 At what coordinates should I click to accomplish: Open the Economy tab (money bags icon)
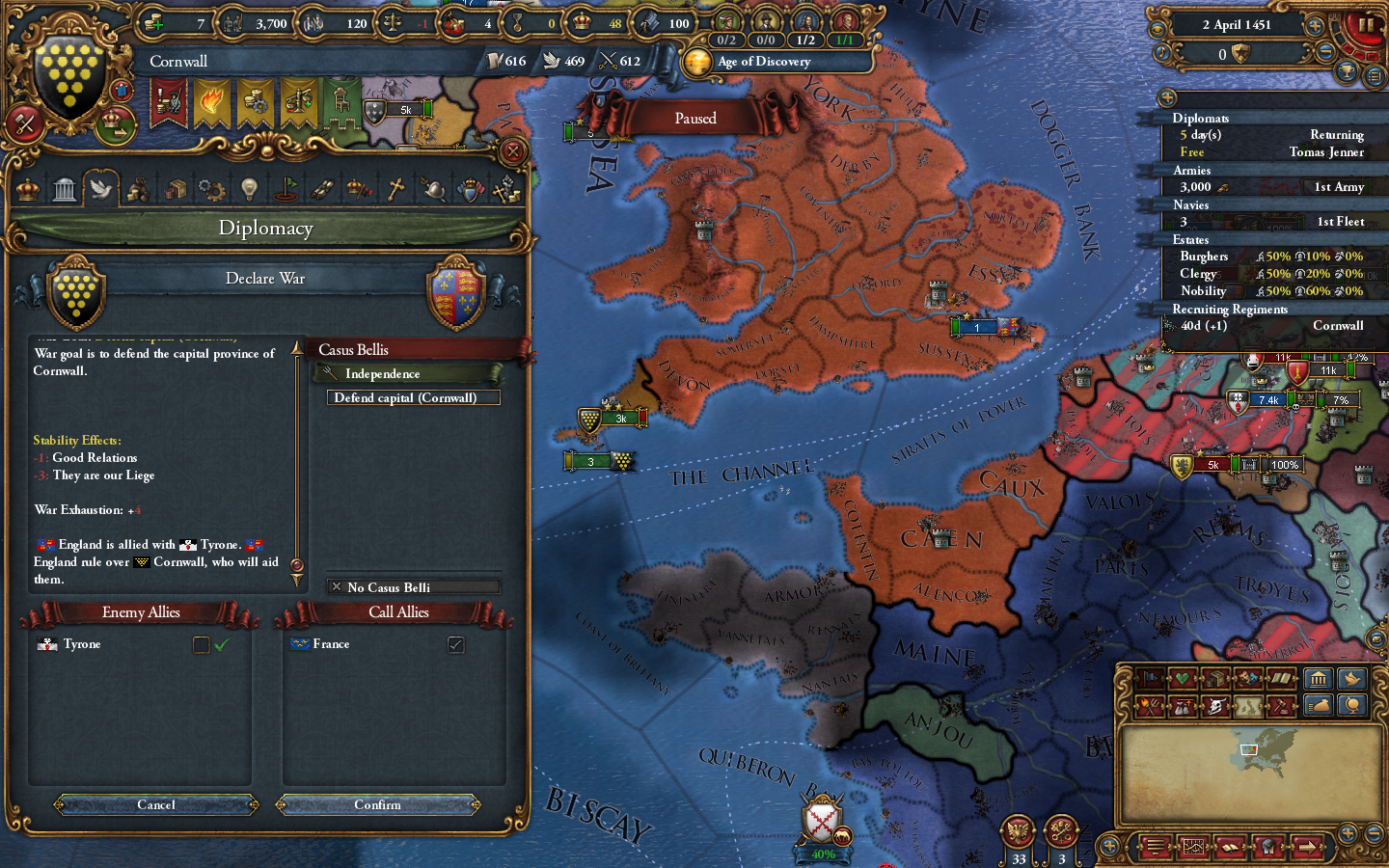point(137,188)
